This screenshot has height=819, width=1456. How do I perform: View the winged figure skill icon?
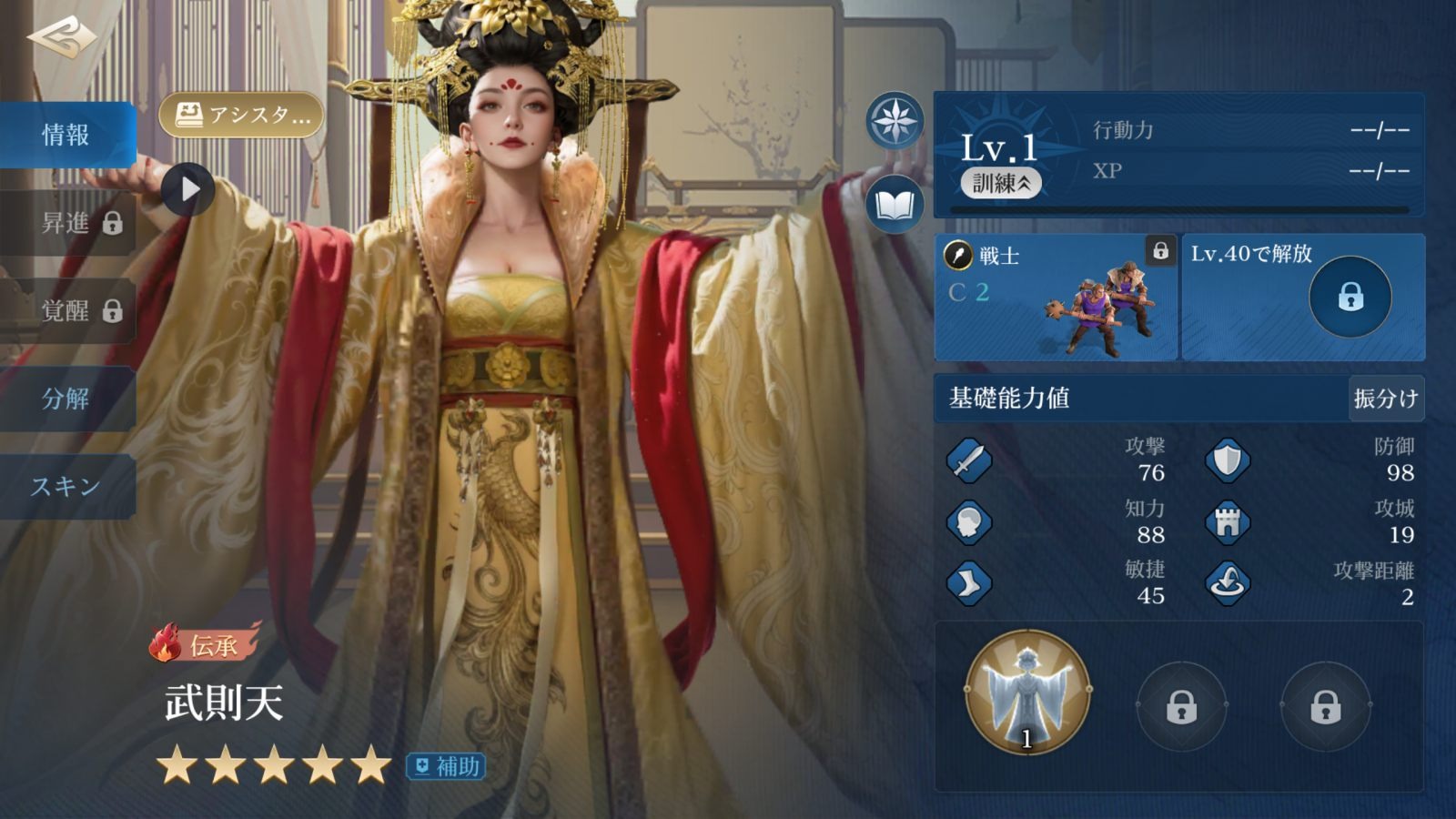pos(1027,692)
